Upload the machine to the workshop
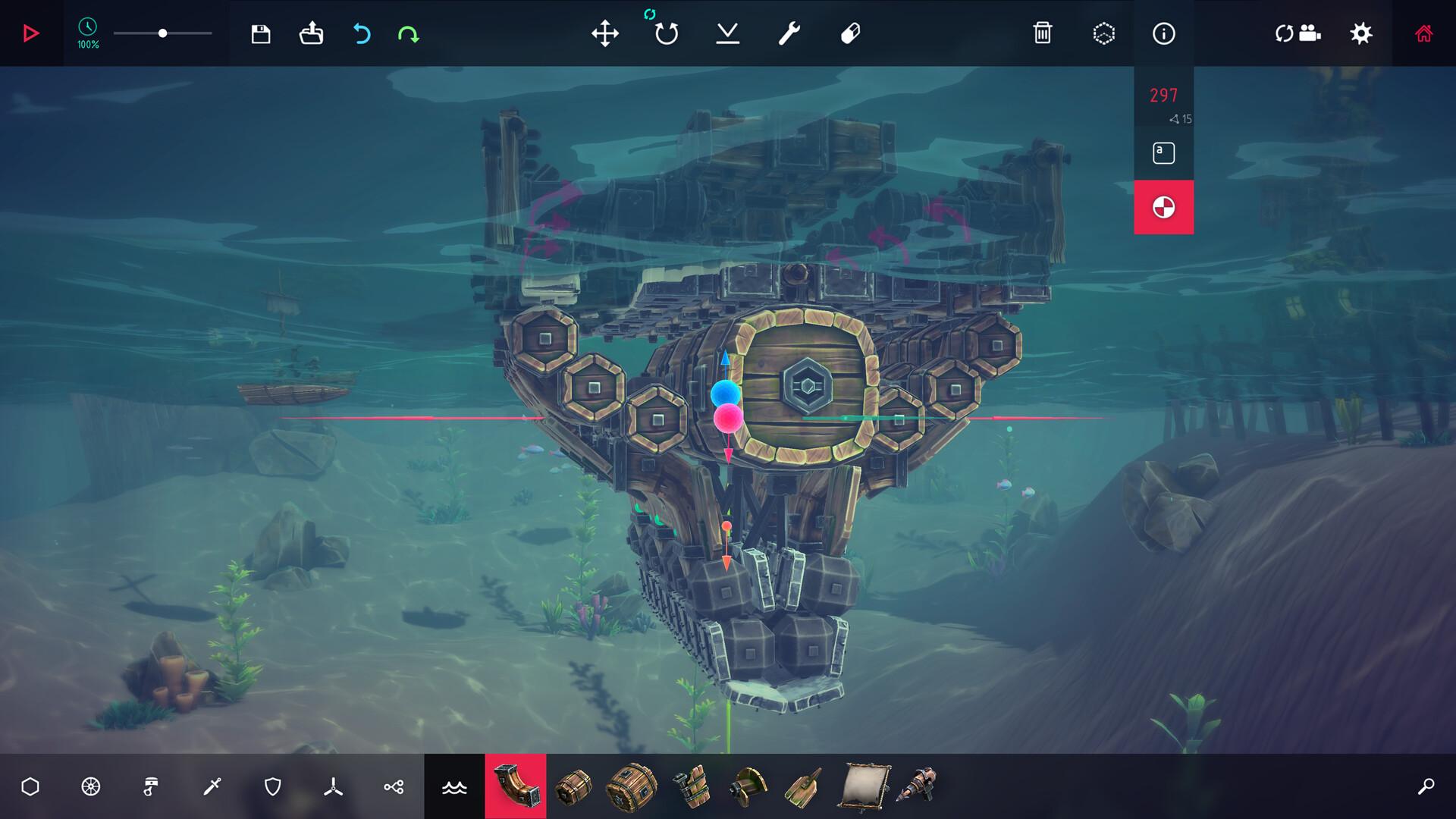The height and width of the screenshot is (819, 1456). coord(312,33)
